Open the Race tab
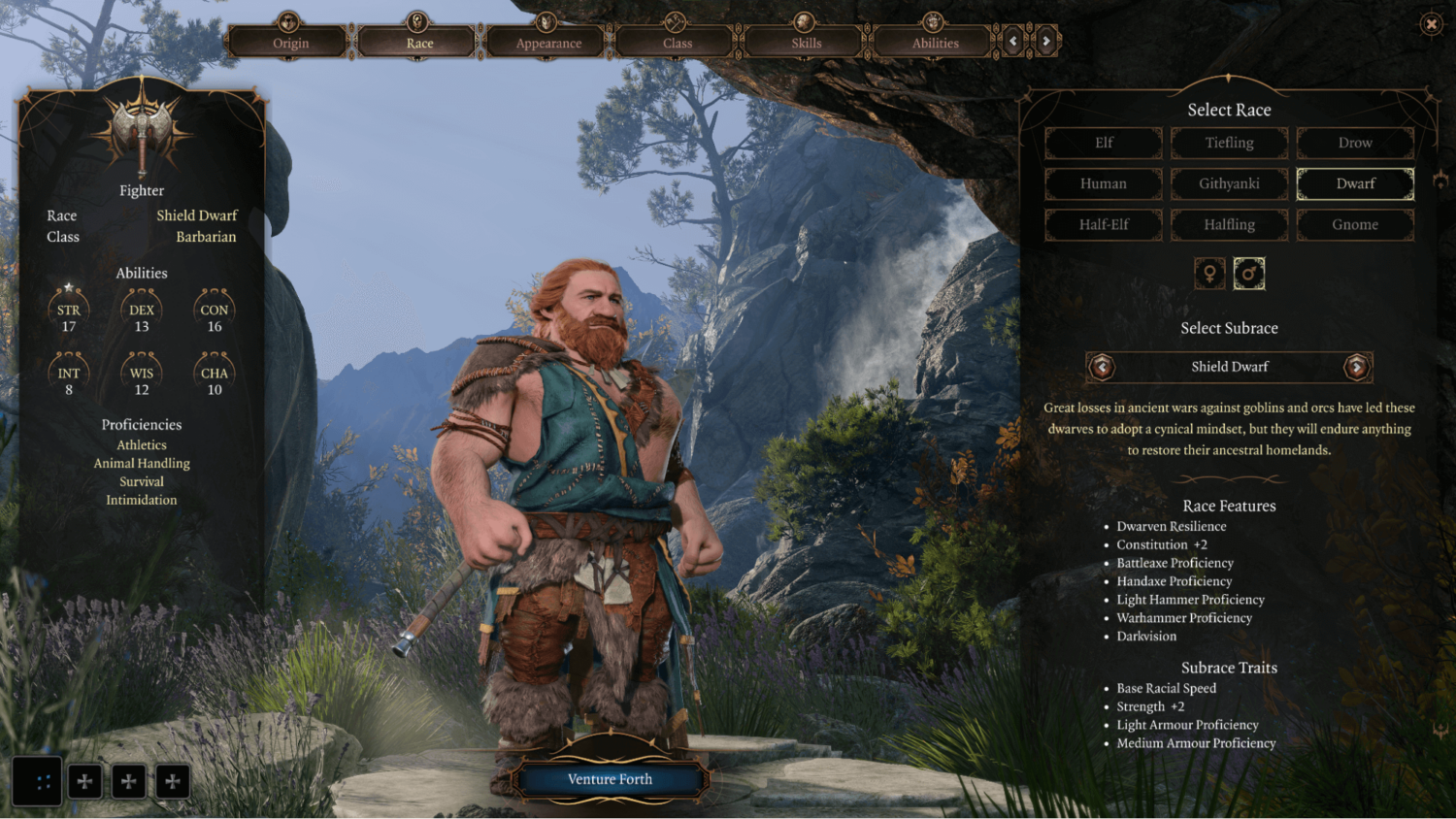This screenshot has width=1456, height=819. (417, 43)
